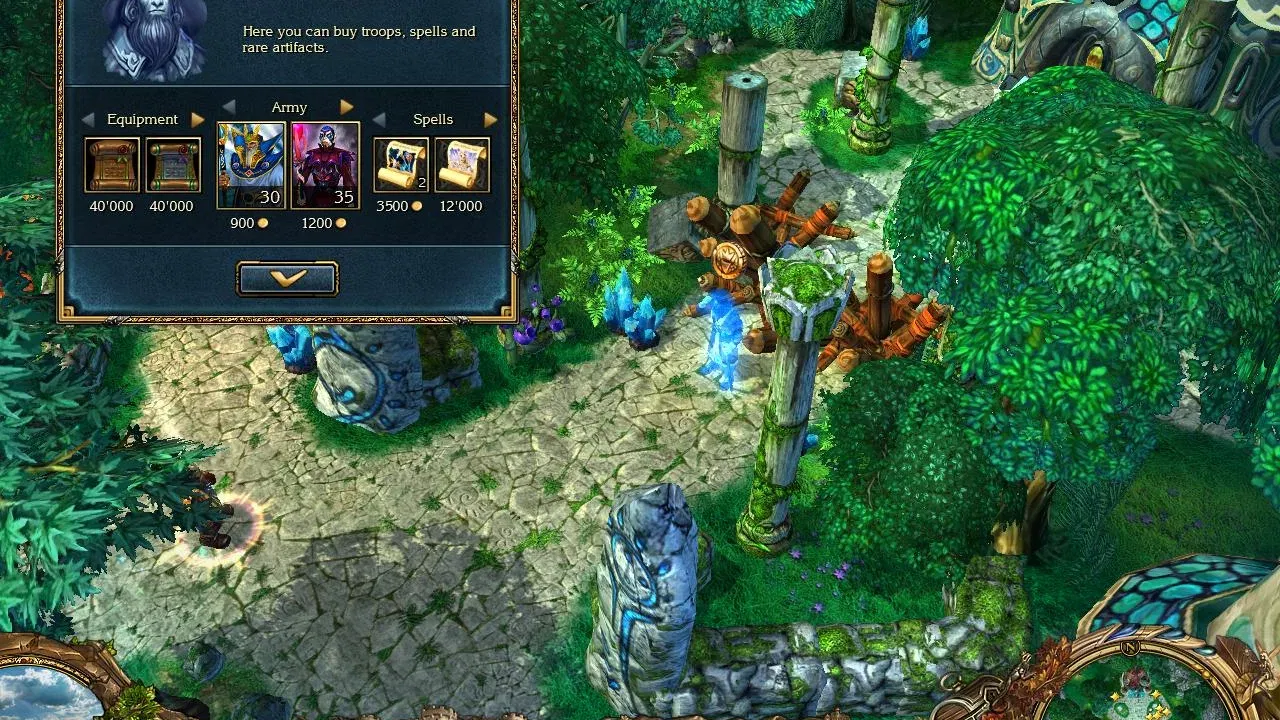
Task: Browse next page of Spells
Action: tap(490, 119)
